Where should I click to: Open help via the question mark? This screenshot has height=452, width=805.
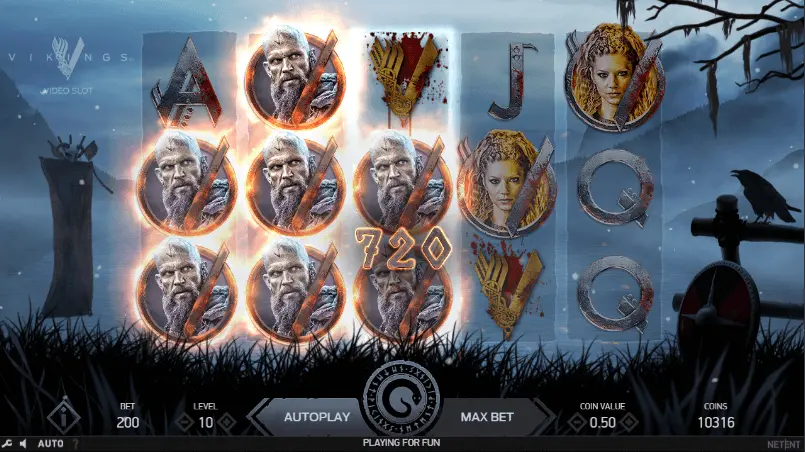click(x=75, y=443)
